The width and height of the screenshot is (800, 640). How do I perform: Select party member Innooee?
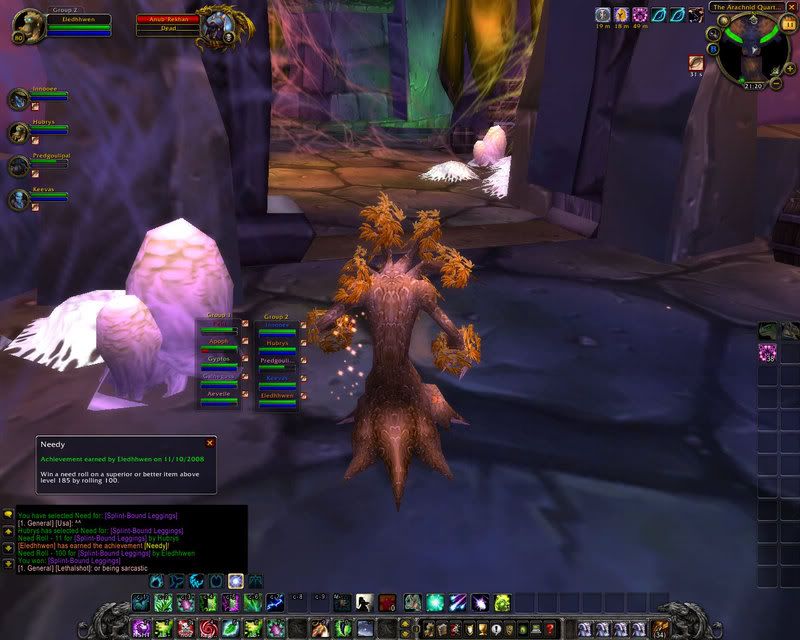click(19, 99)
